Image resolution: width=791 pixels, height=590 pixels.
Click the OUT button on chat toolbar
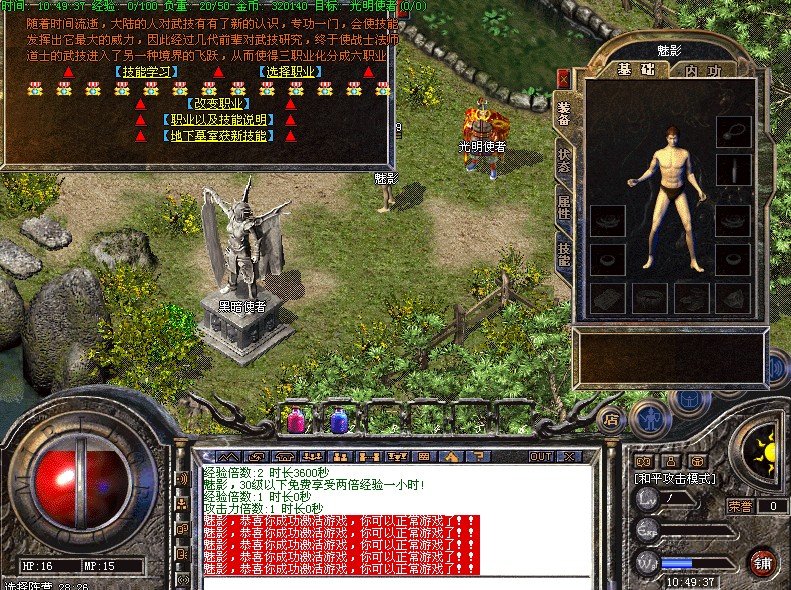[x=541, y=456]
